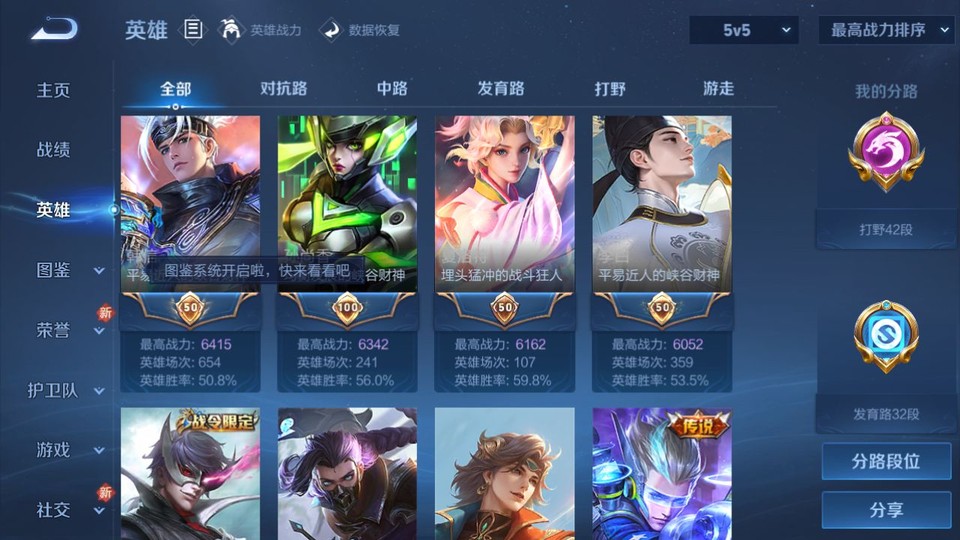The image size is (960, 540).
Task: Open the 数据恢复 data recovery option
Action: pos(361,30)
